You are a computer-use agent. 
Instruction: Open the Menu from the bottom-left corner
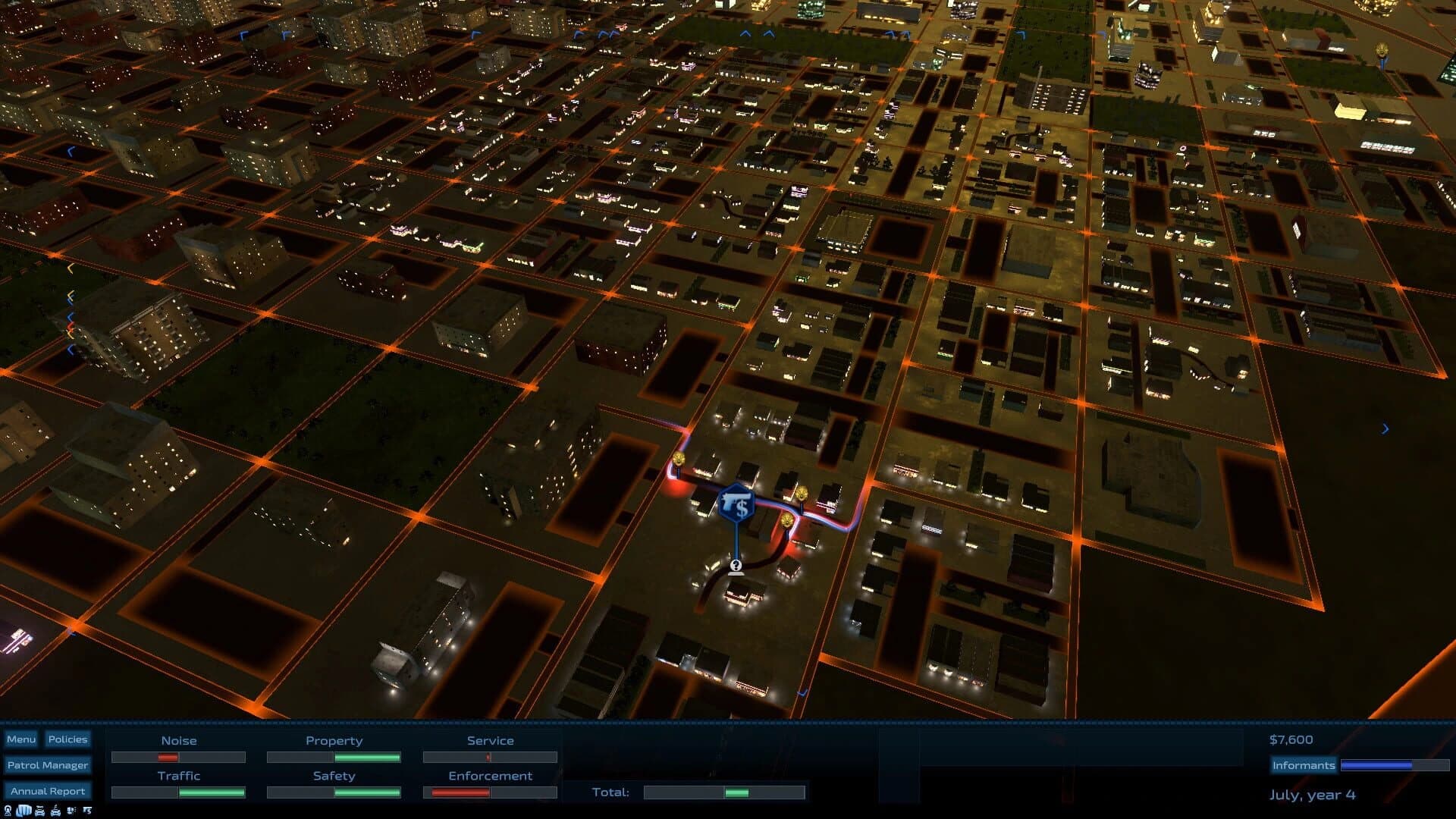tap(22, 738)
